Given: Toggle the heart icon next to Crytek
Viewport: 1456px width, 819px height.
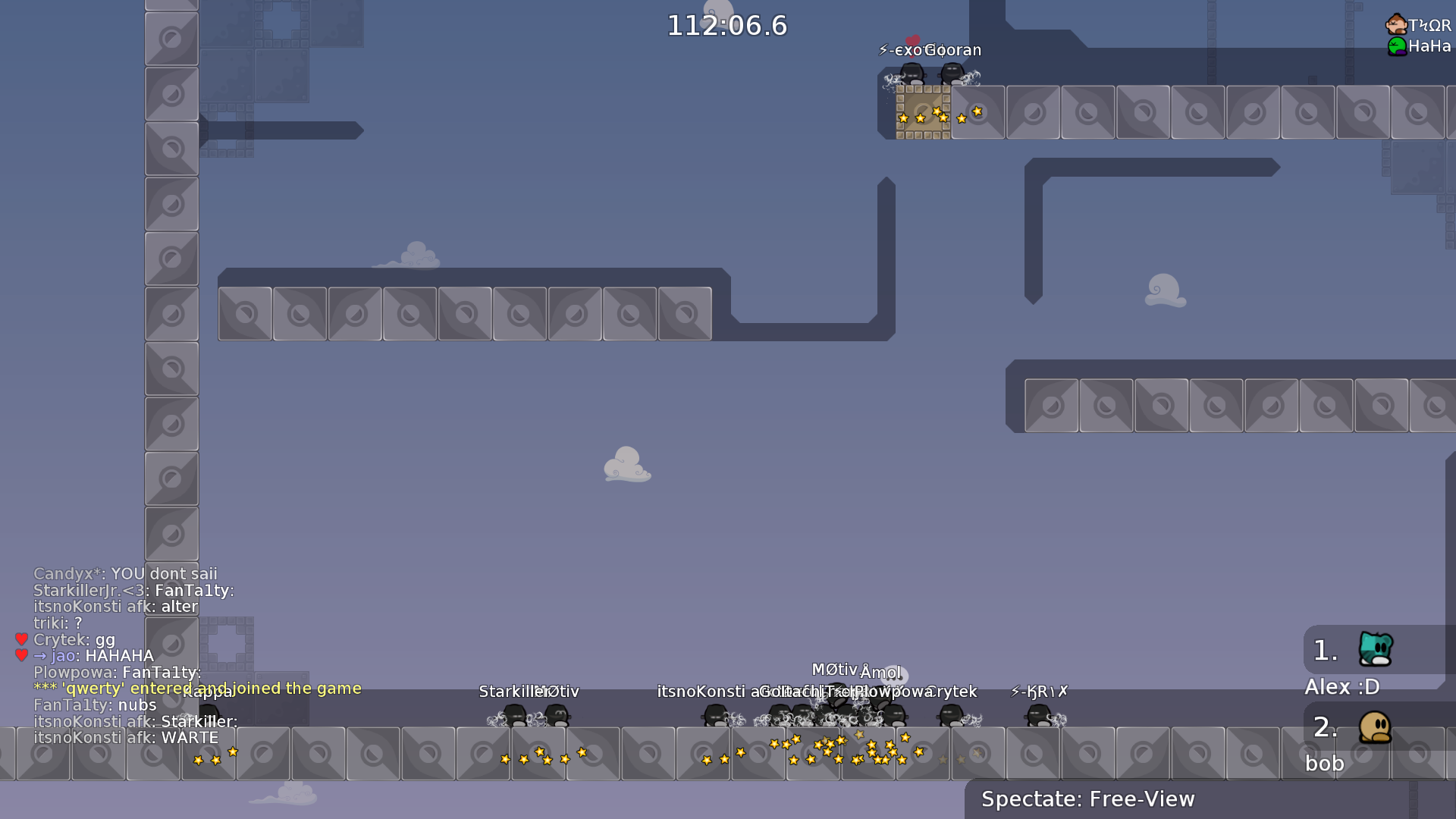Looking at the screenshot, I should [20, 639].
